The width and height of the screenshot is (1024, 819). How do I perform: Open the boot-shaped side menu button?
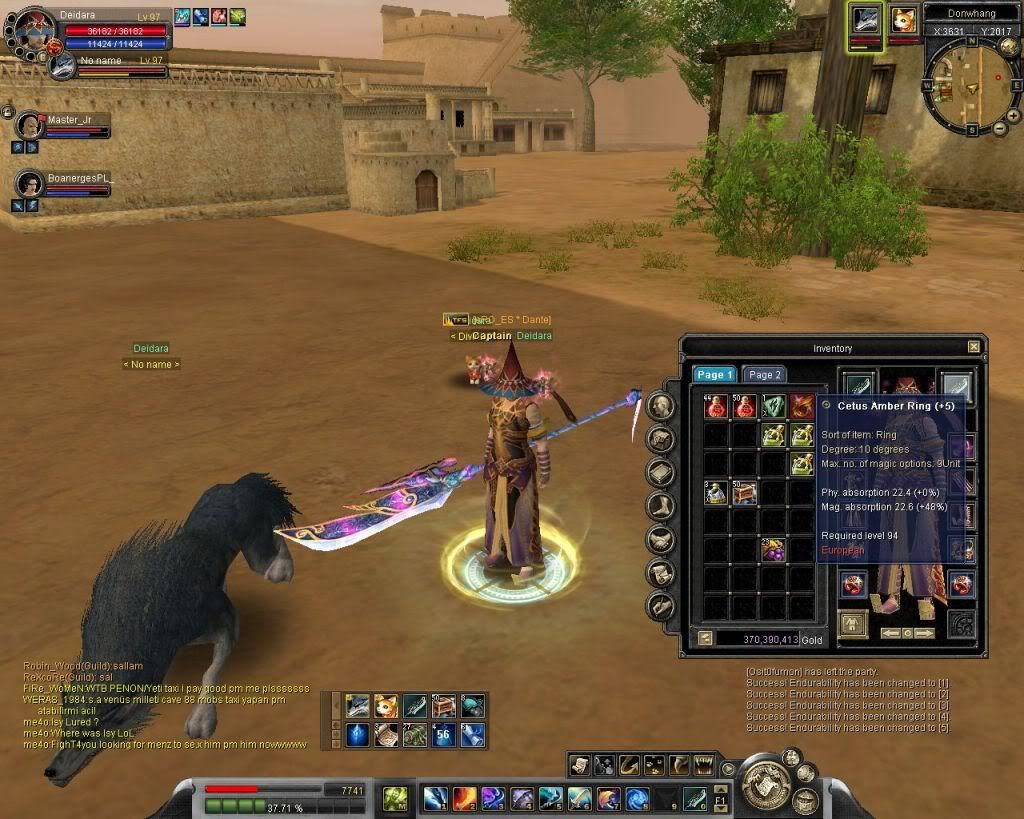660,506
